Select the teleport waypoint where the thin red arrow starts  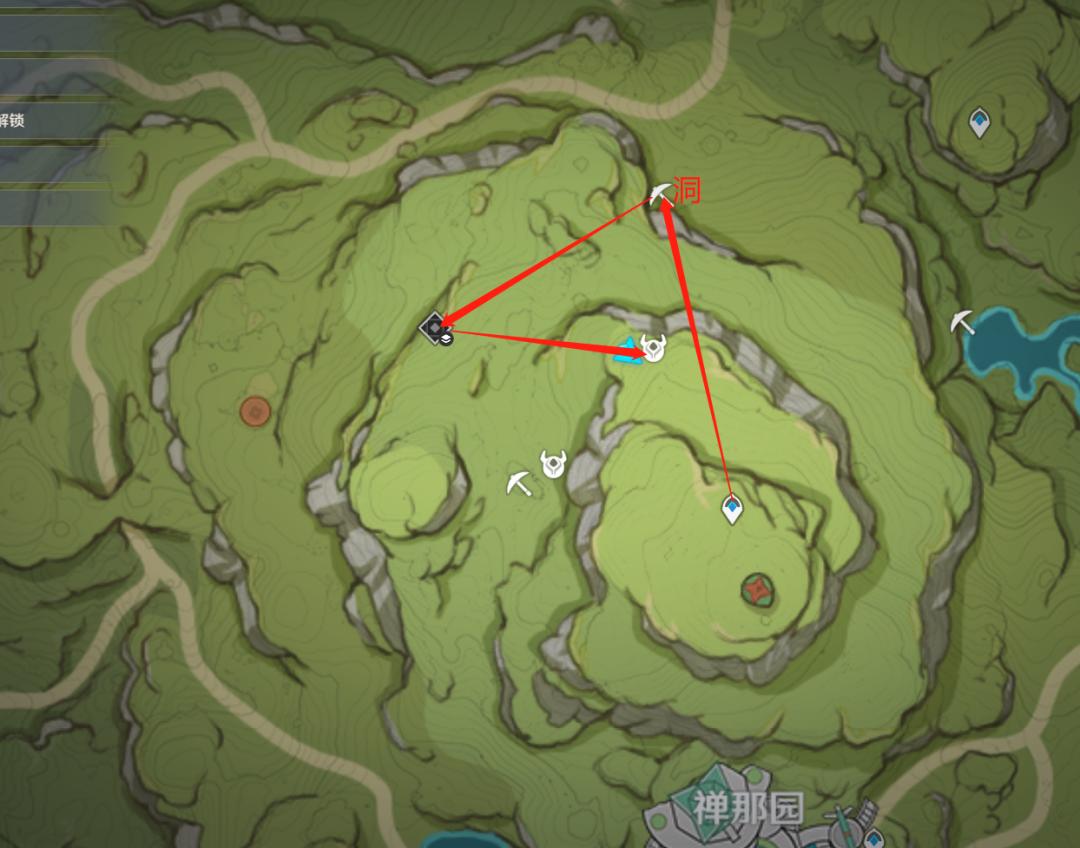[733, 510]
